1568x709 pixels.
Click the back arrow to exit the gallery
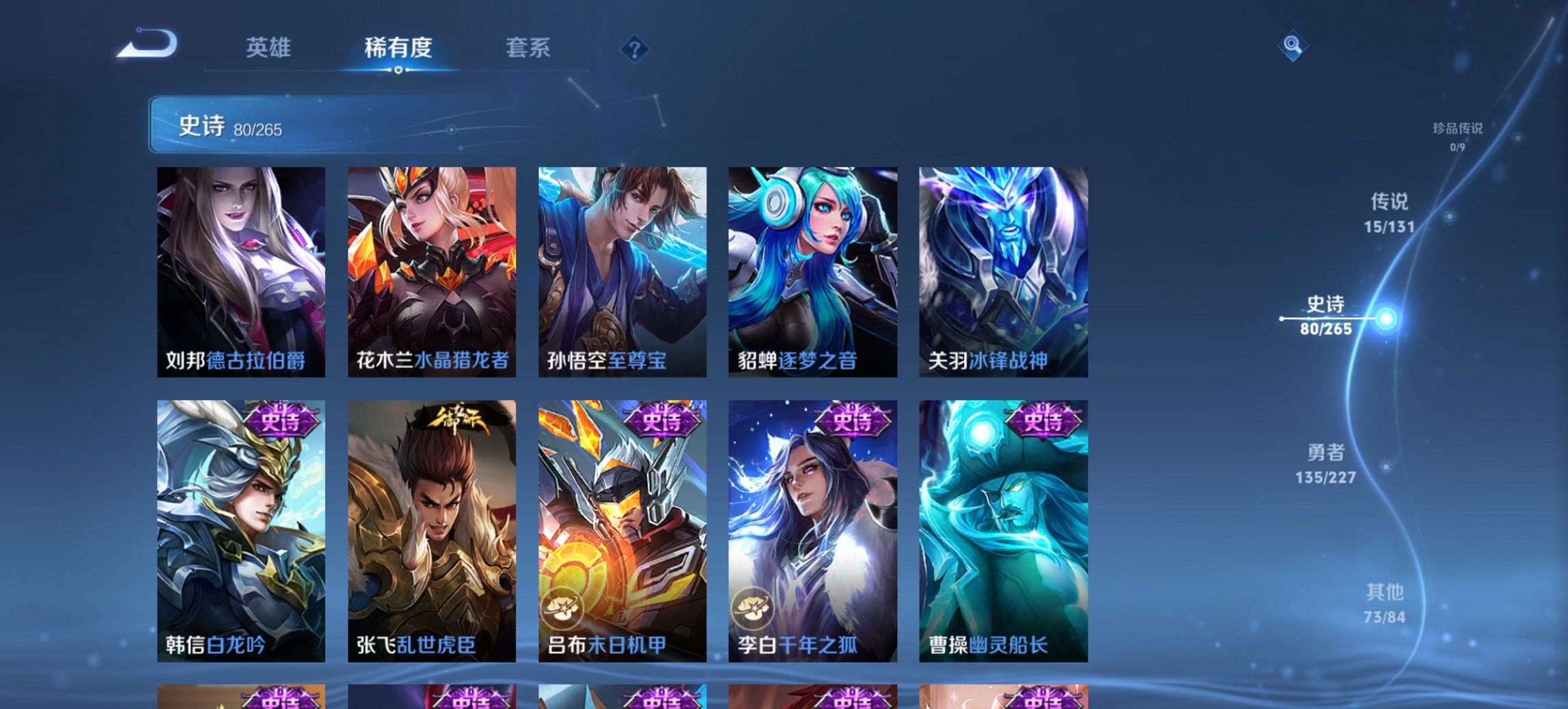147,44
